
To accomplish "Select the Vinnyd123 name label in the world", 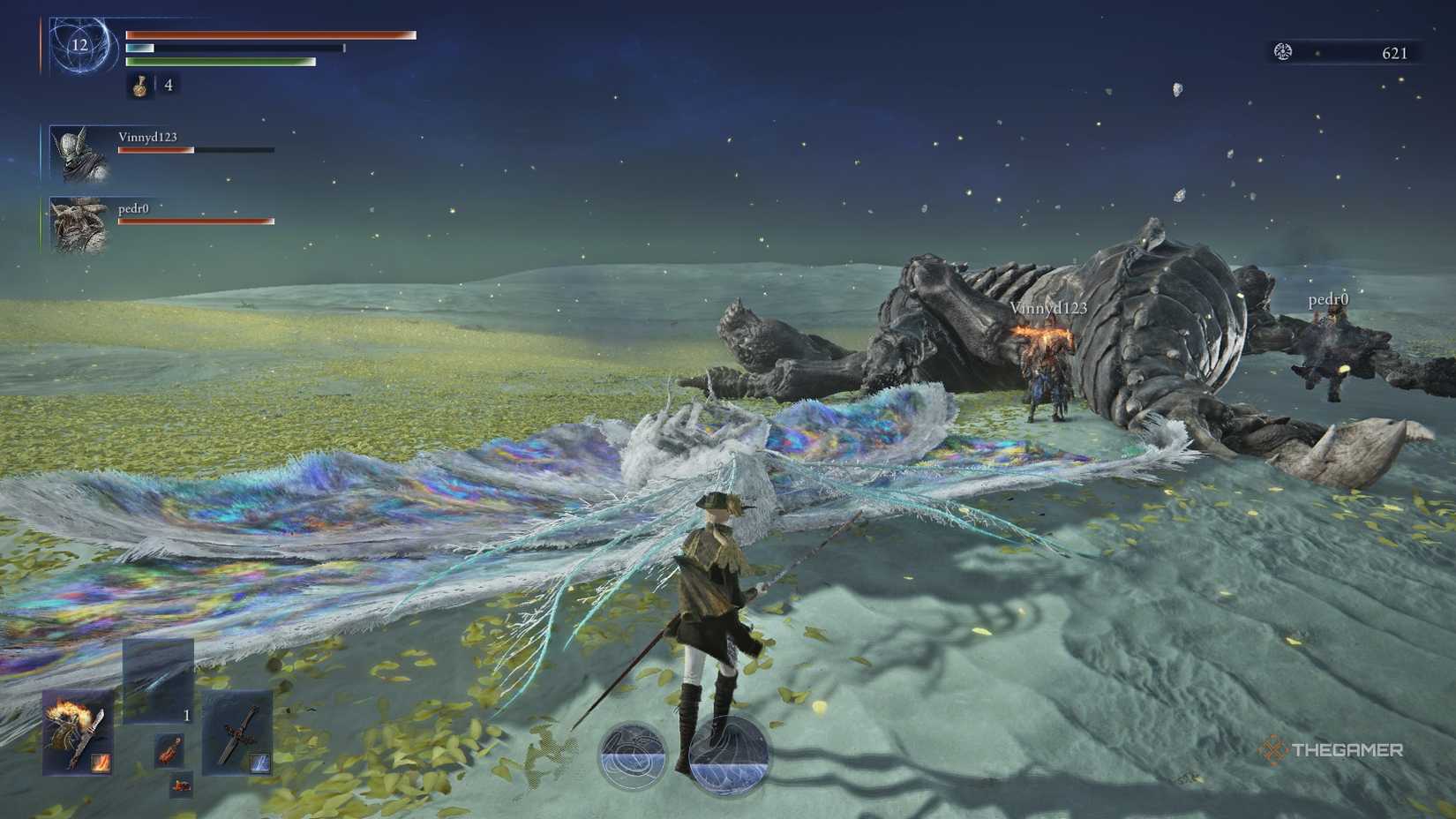I will (1050, 308).
